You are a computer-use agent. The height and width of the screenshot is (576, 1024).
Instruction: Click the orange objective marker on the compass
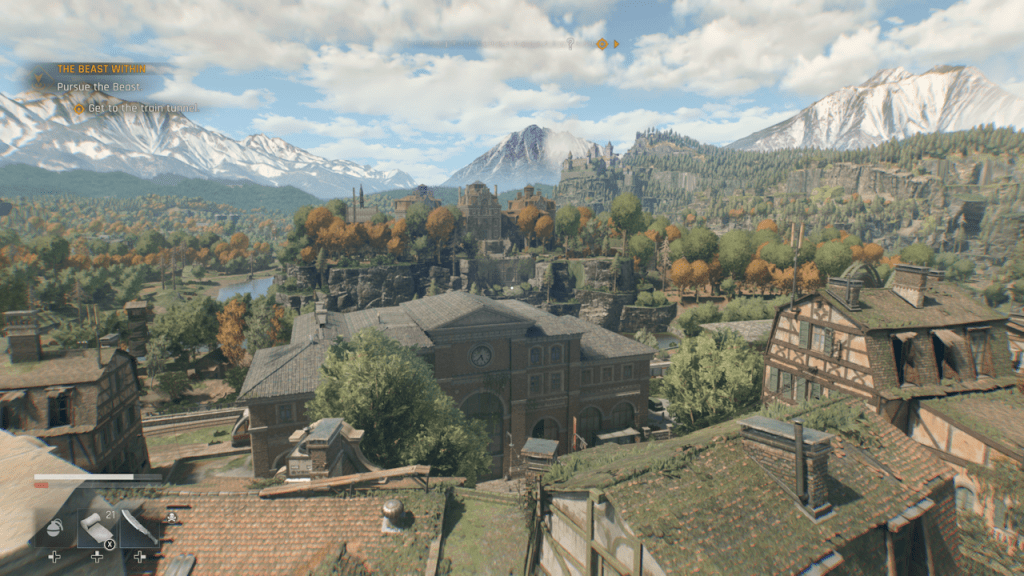click(601, 44)
